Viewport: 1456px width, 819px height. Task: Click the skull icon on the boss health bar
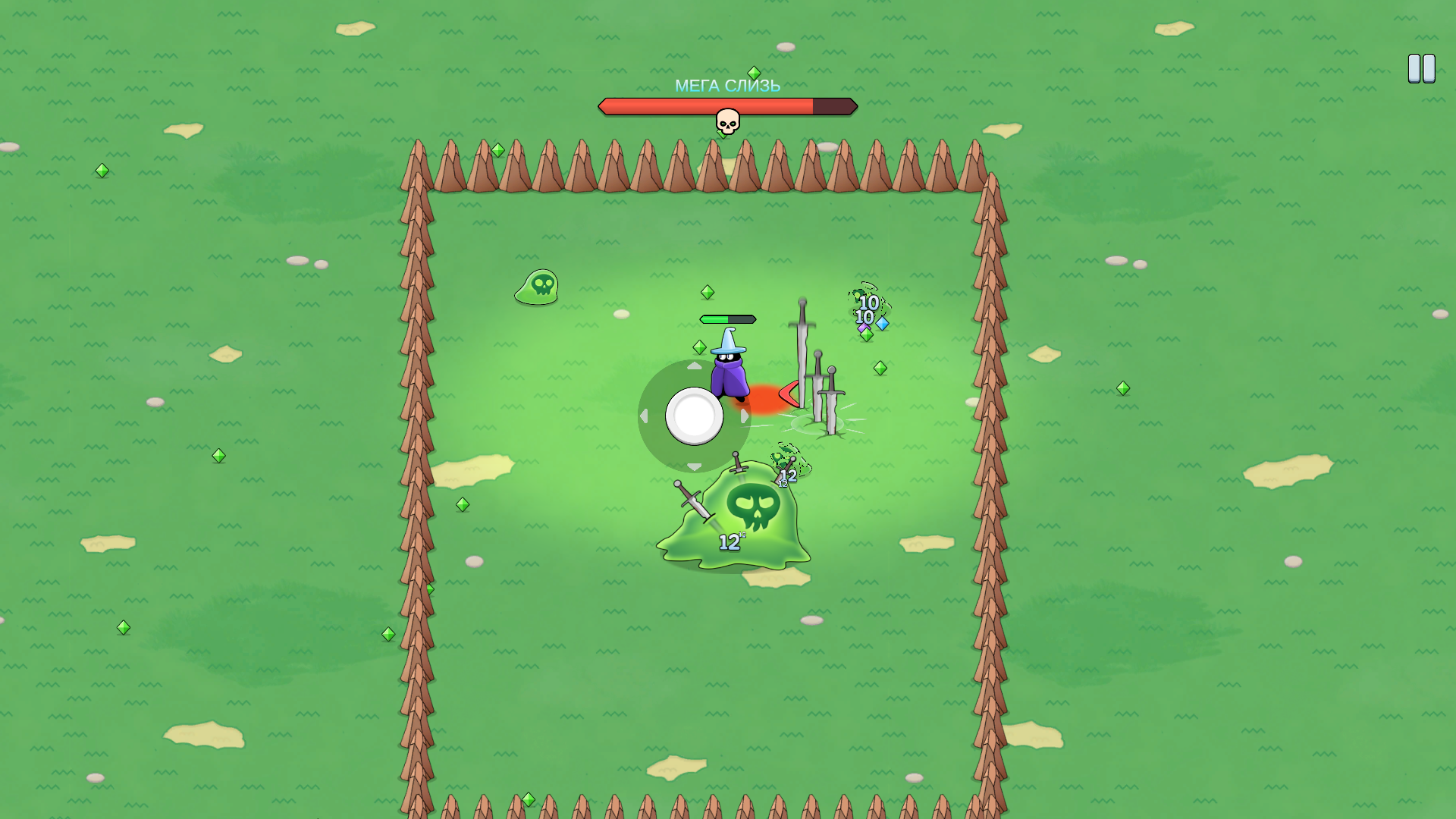(726, 120)
